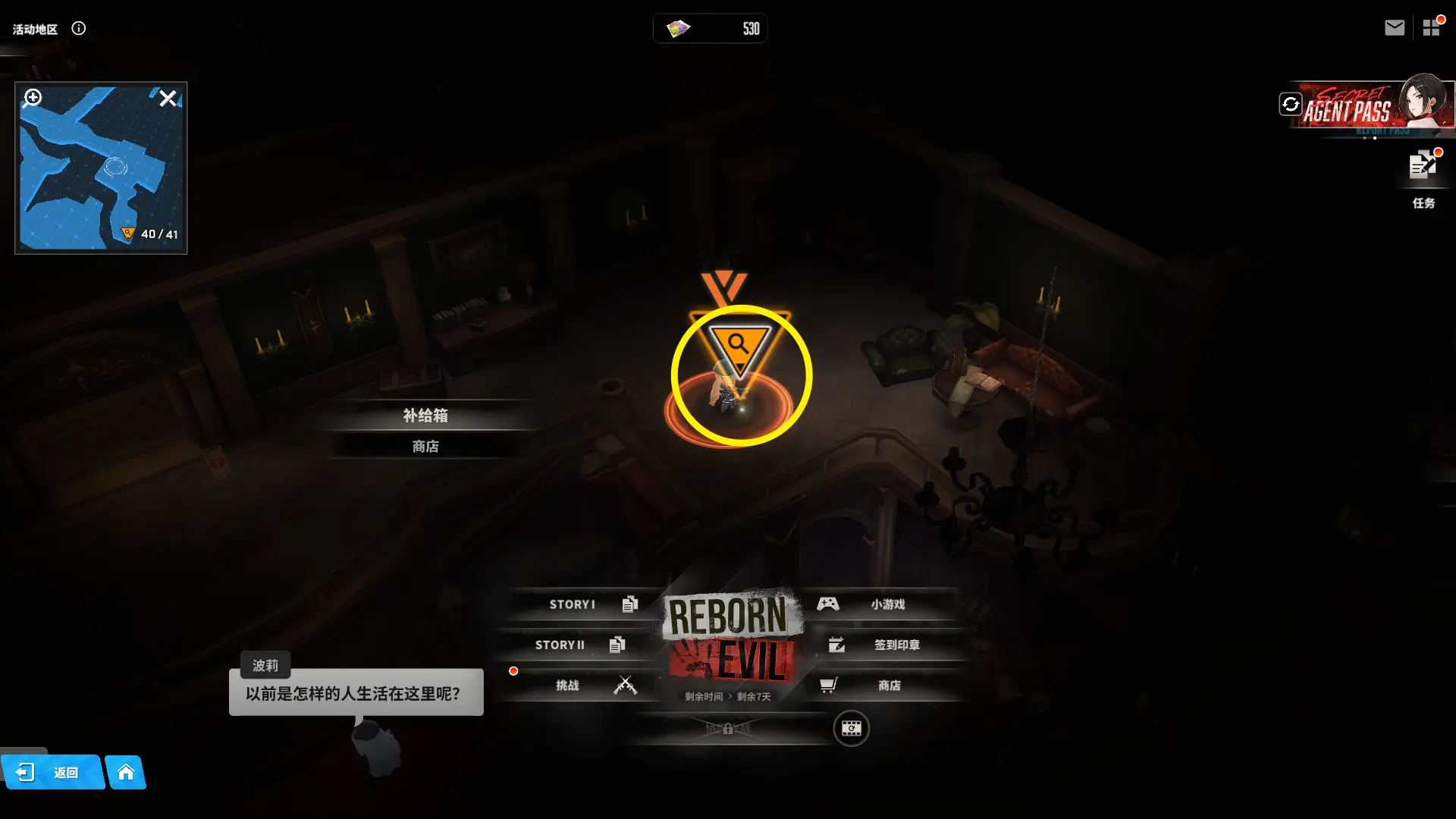1456x819 pixels.
Task: Click the film reel replay icon
Action: [851, 729]
